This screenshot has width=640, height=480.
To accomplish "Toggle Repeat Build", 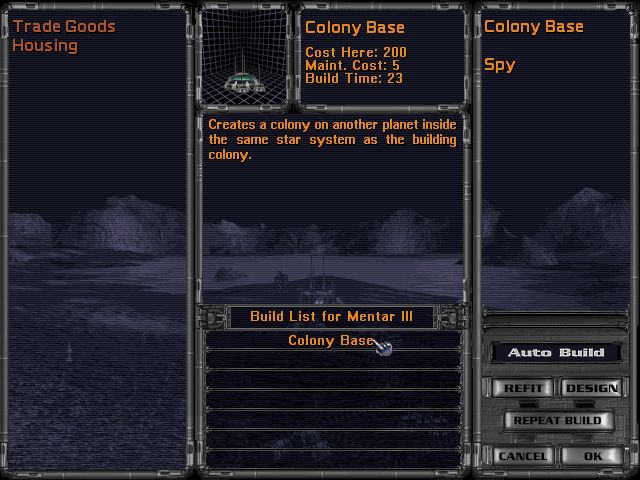I will coord(557,421).
